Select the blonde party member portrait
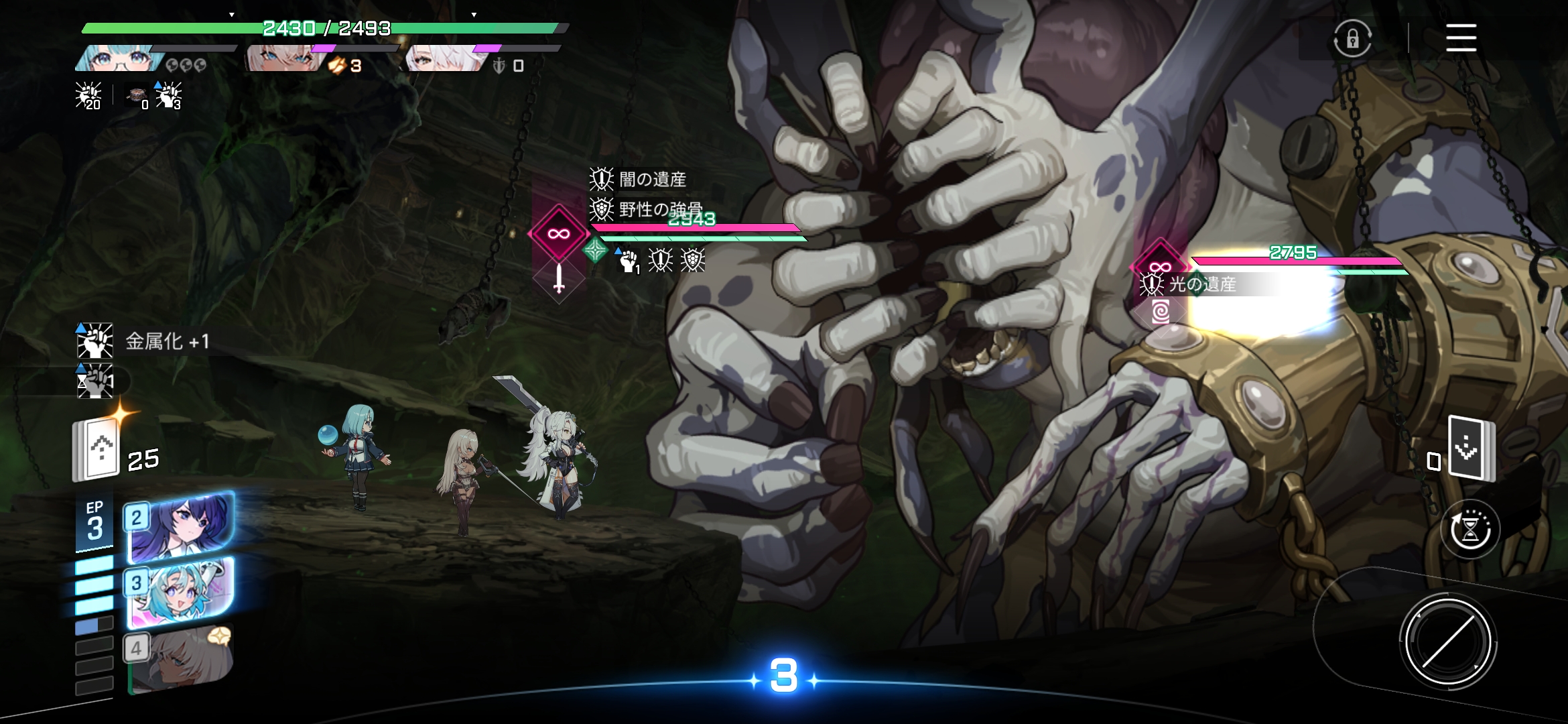 (281, 59)
